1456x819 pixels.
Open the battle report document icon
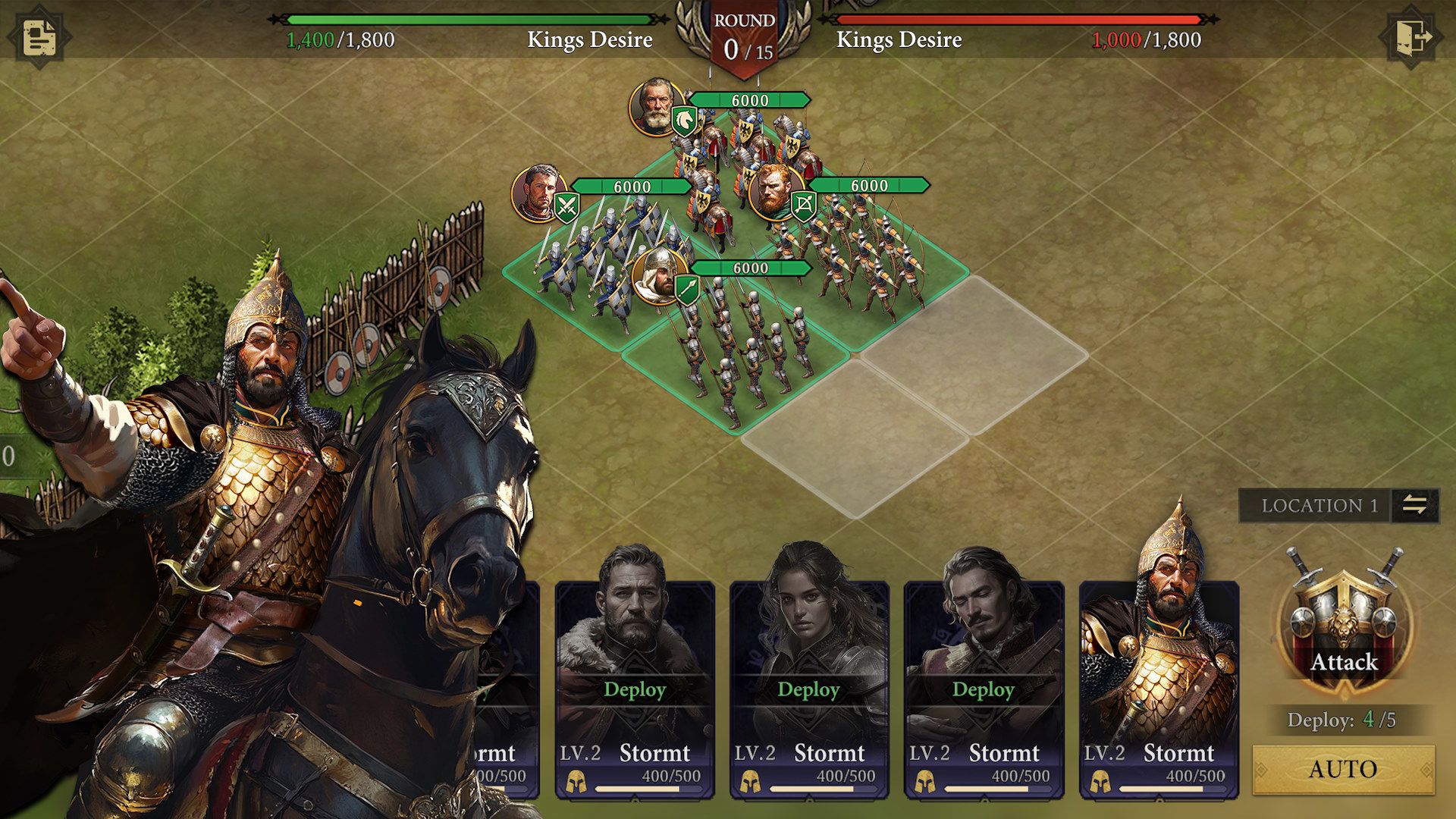39,36
